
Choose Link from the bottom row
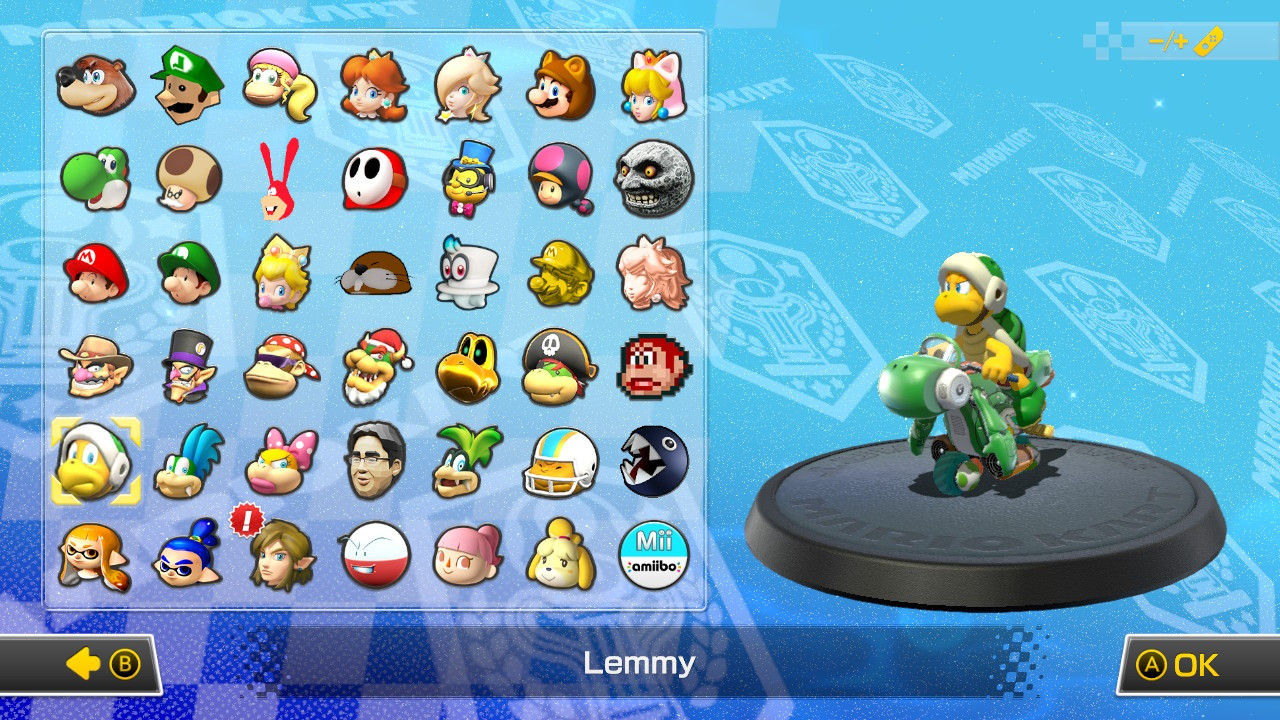[x=282, y=556]
